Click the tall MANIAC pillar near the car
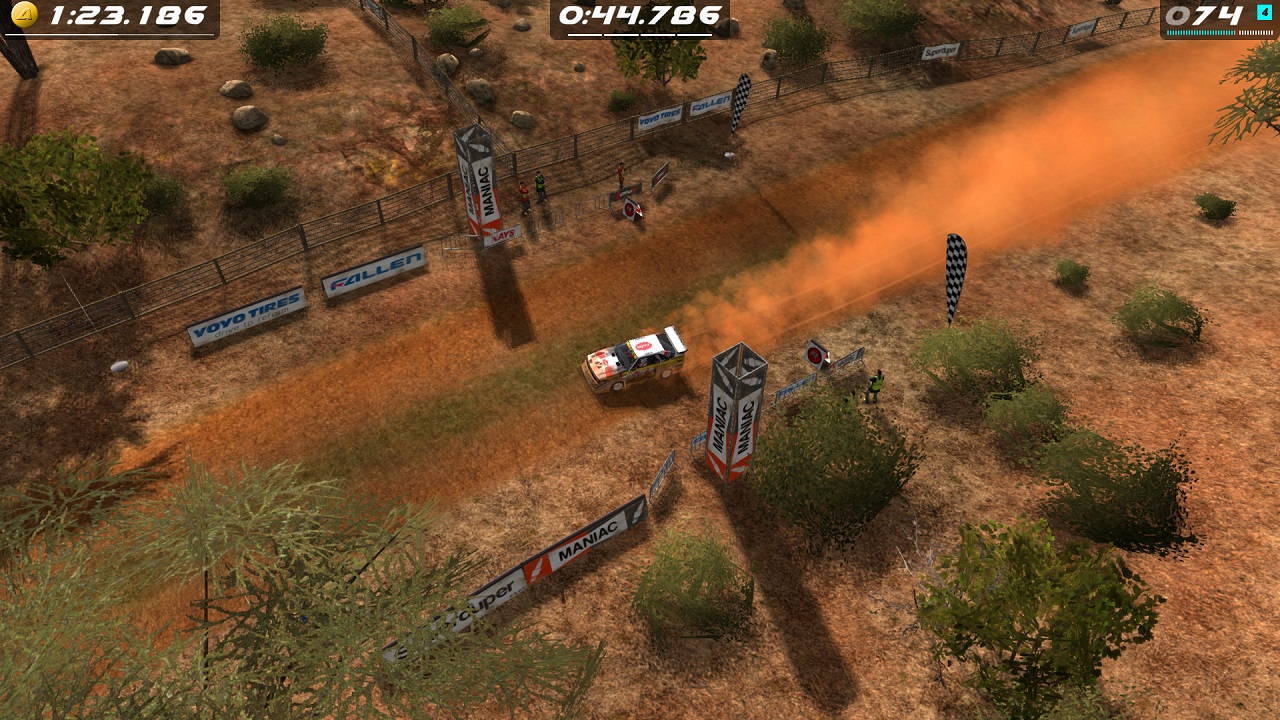 click(x=735, y=410)
